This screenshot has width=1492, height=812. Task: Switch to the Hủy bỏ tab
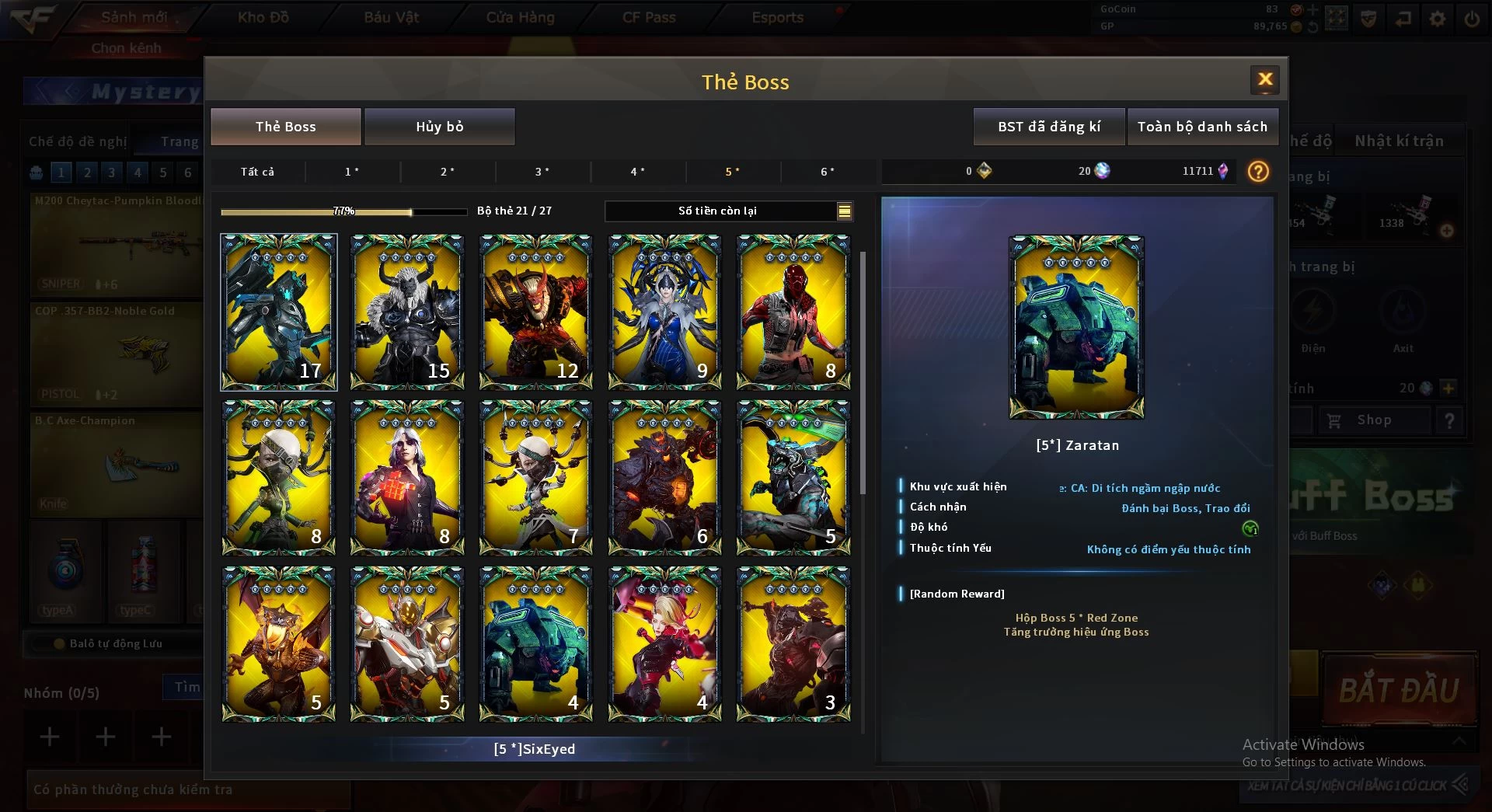[x=439, y=127]
